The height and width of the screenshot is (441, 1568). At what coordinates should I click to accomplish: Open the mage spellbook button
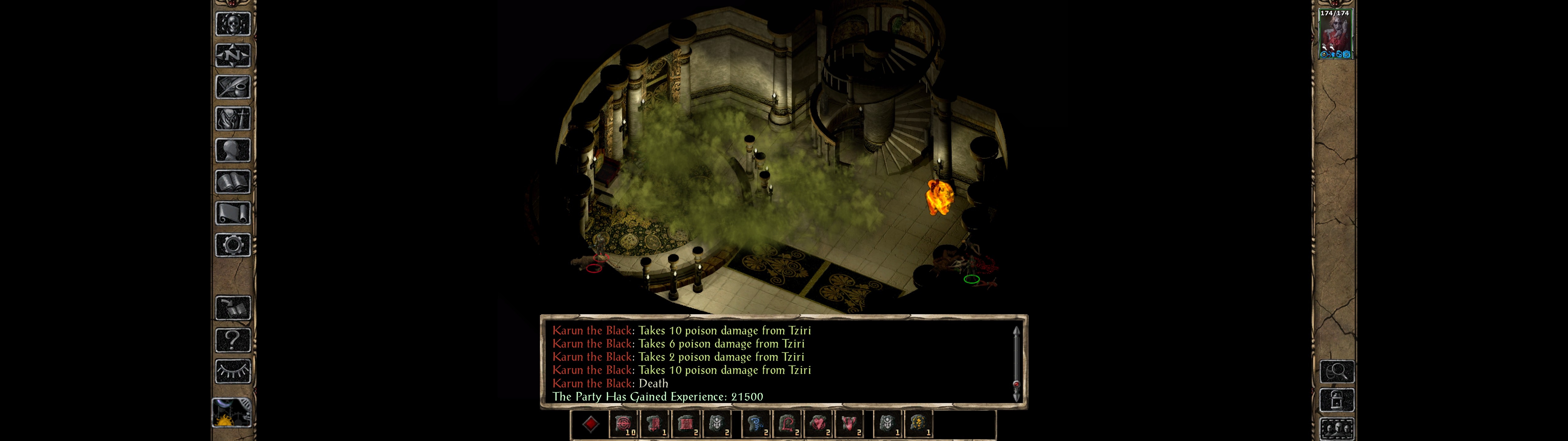pos(233,182)
